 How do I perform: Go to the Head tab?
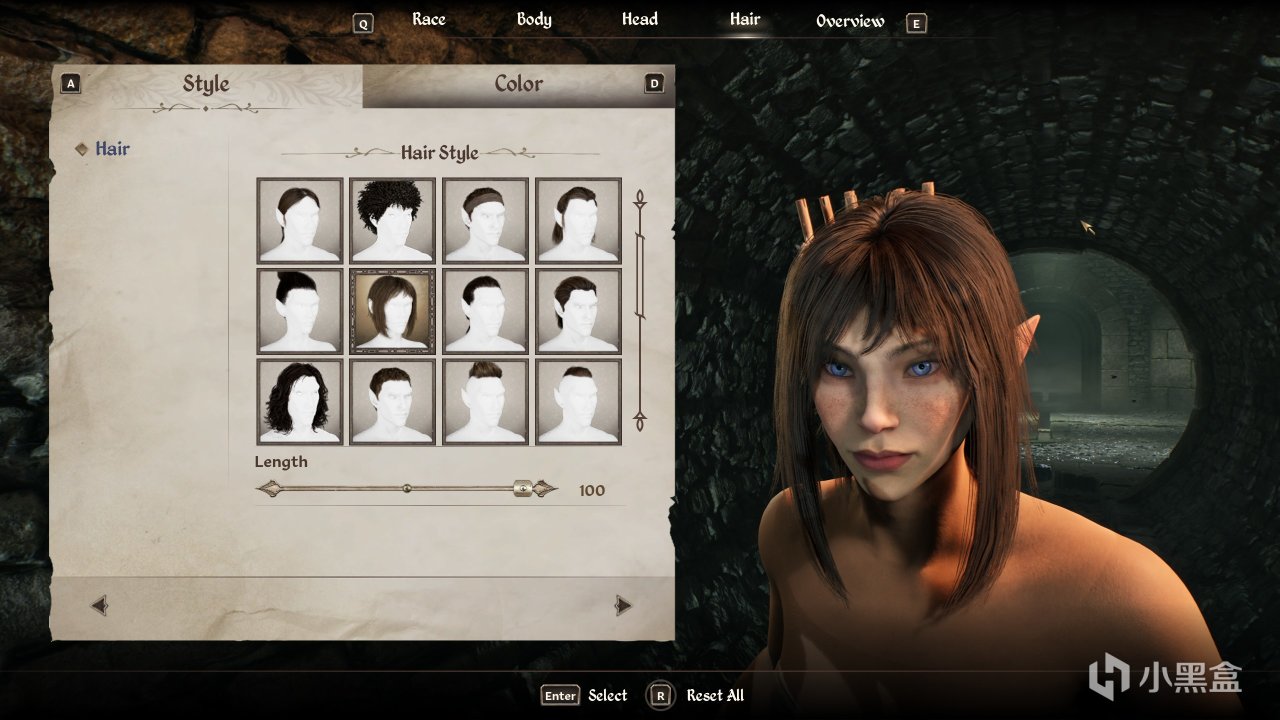(640, 20)
